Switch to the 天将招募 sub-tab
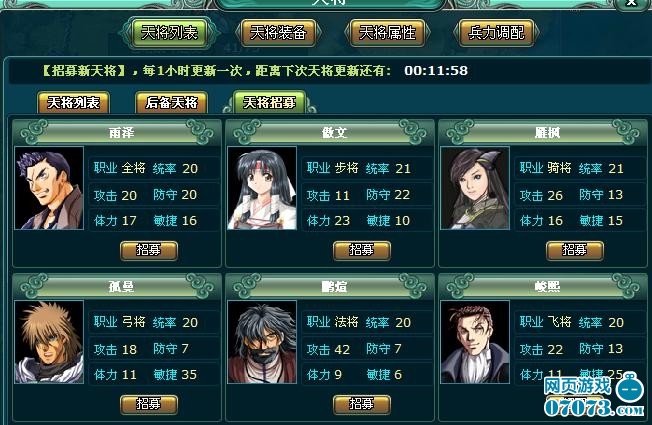The width and height of the screenshot is (652, 425). point(269,102)
